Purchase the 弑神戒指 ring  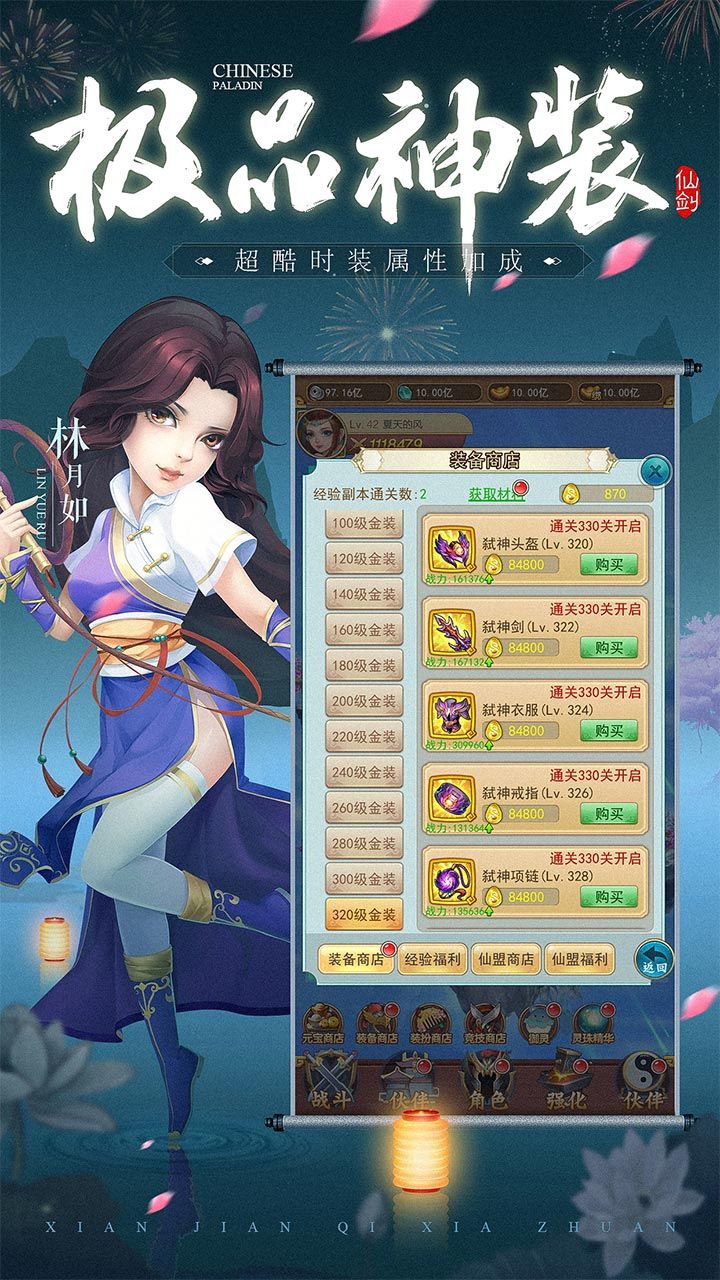[x=608, y=814]
